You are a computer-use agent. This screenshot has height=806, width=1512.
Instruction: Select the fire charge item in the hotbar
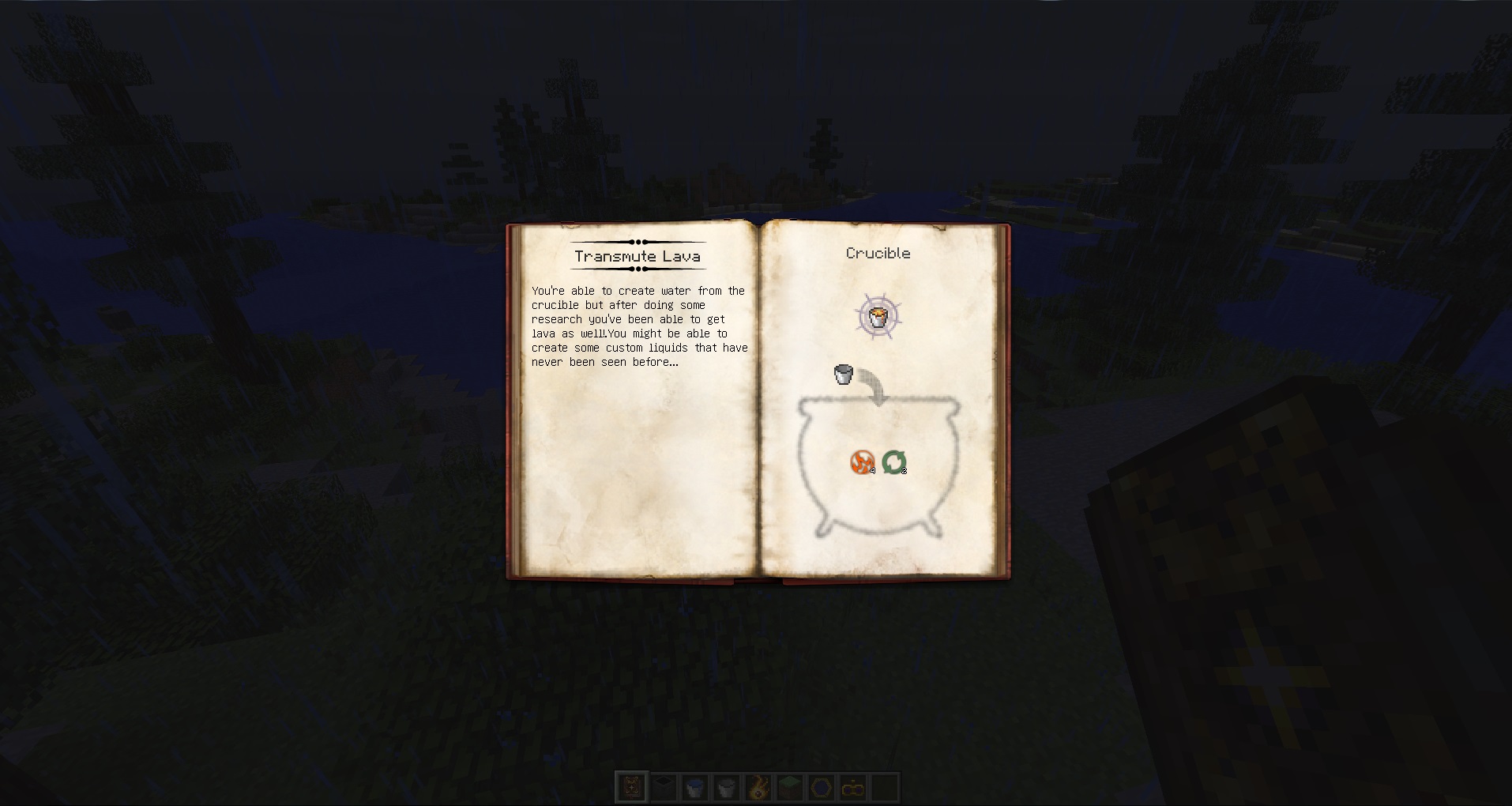tap(759, 787)
